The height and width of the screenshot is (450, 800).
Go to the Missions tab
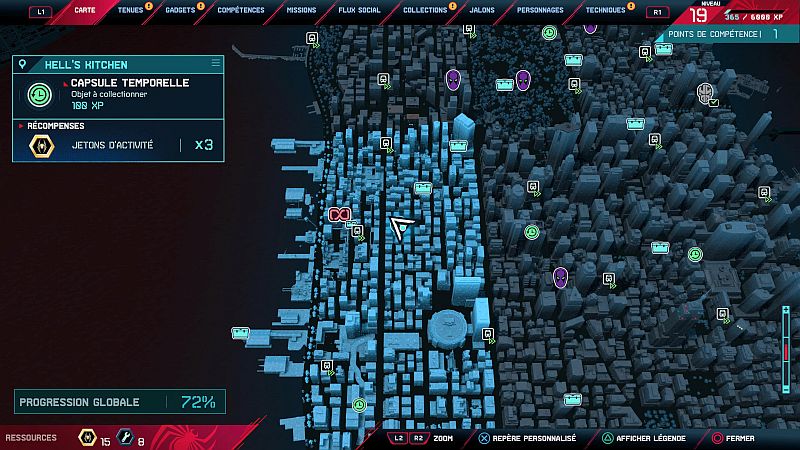pos(300,10)
